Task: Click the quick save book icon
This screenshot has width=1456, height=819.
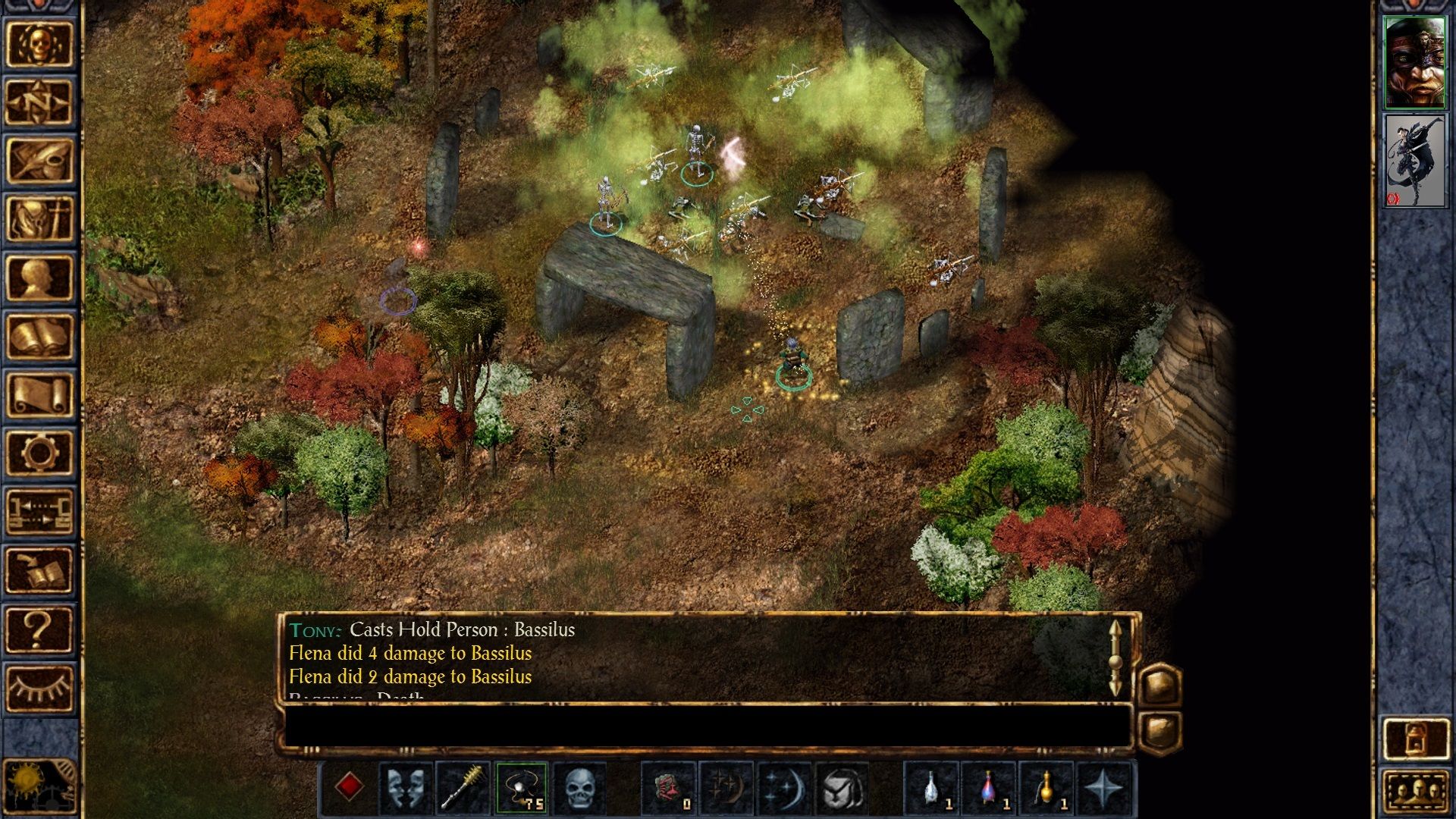Action: (x=39, y=570)
